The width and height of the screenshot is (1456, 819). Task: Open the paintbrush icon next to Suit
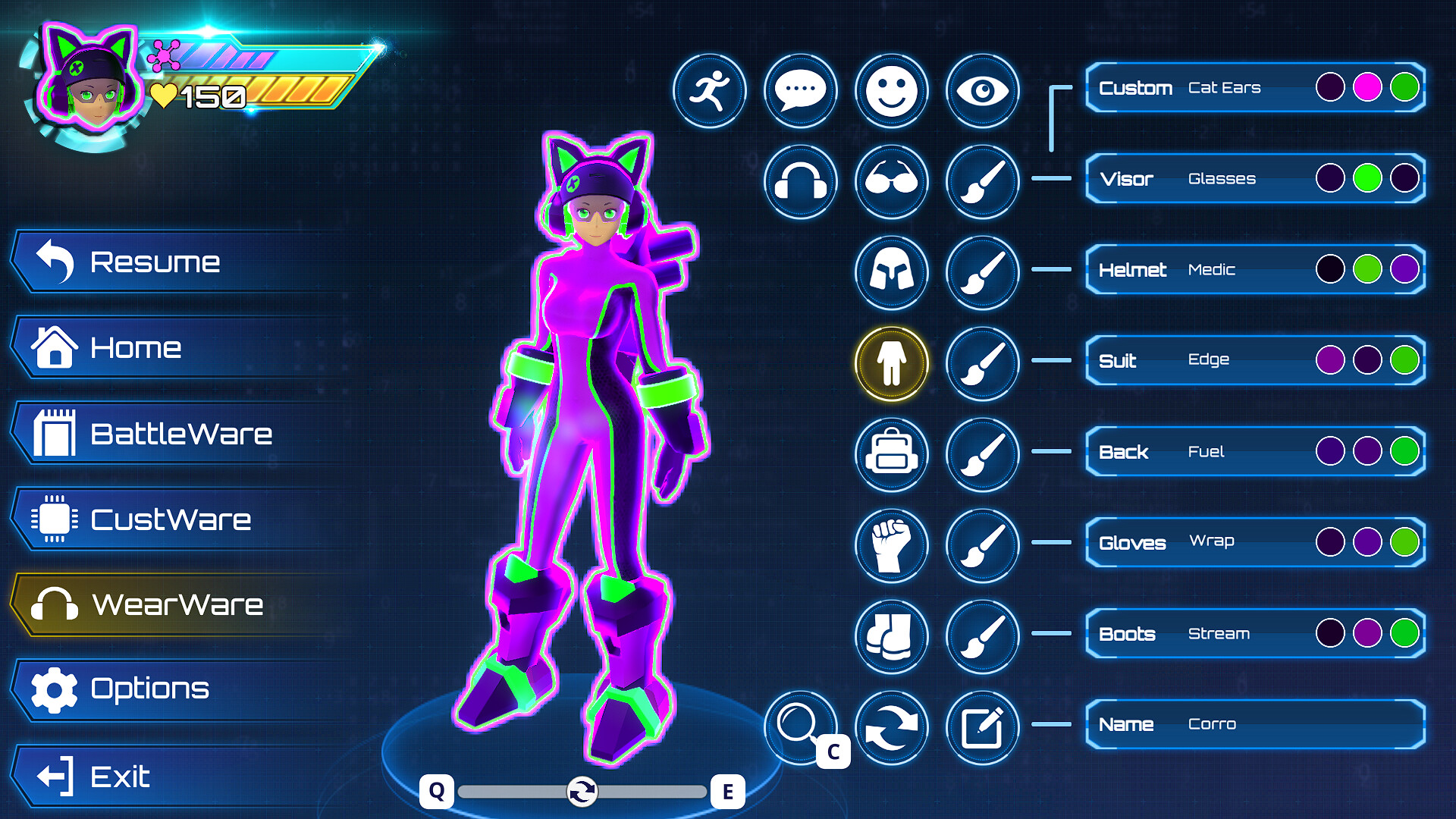[x=981, y=363]
